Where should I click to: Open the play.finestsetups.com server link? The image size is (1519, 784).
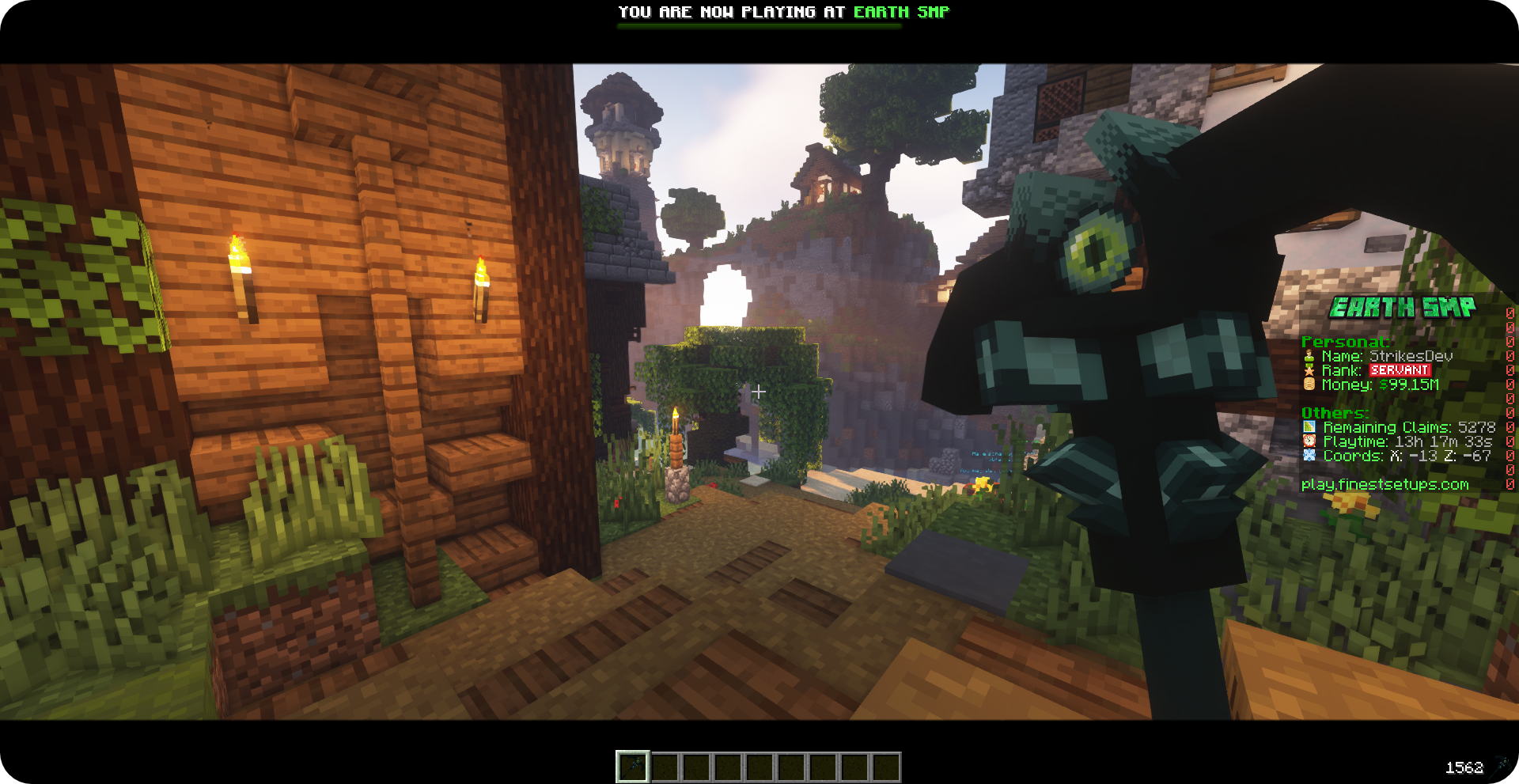pyautogui.click(x=1385, y=483)
